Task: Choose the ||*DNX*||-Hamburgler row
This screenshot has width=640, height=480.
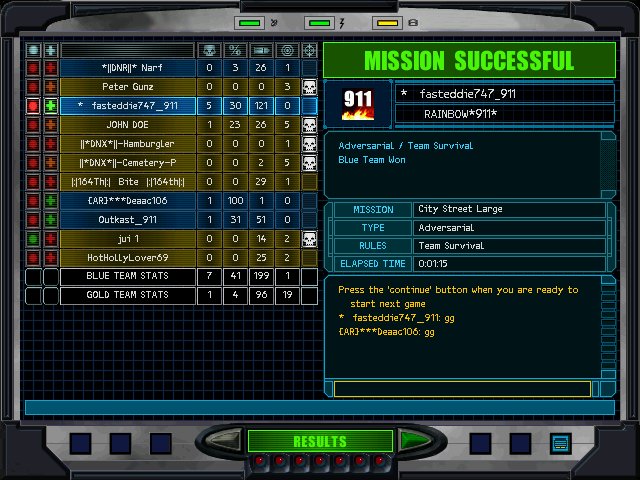Action: (127, 143)
